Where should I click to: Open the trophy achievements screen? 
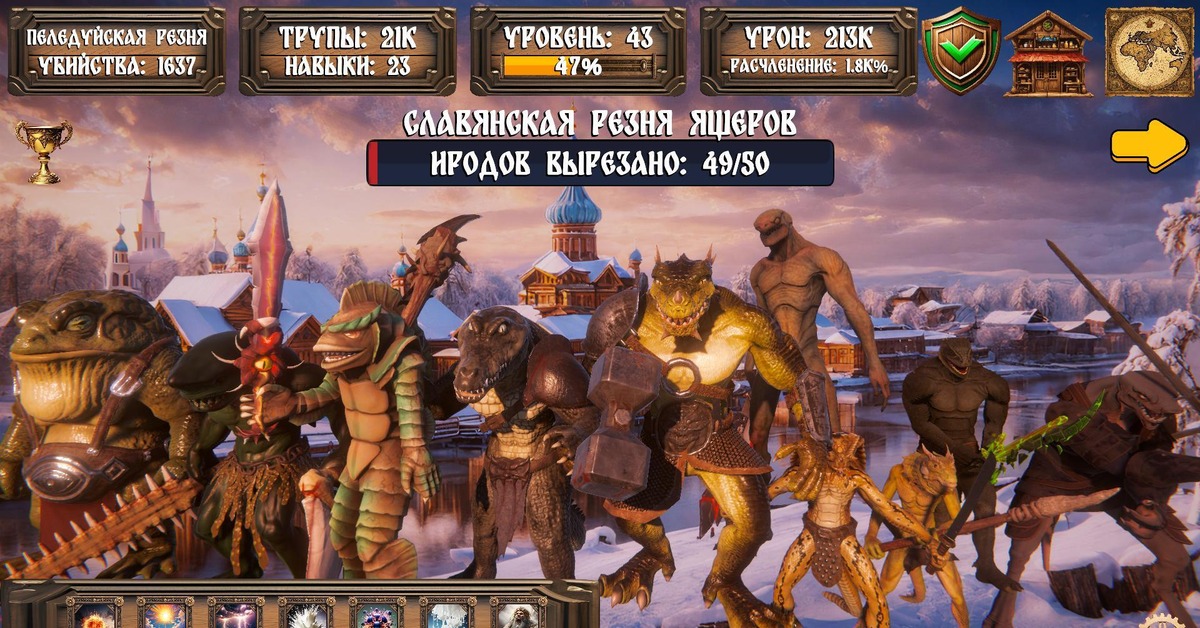pos(43,150)
